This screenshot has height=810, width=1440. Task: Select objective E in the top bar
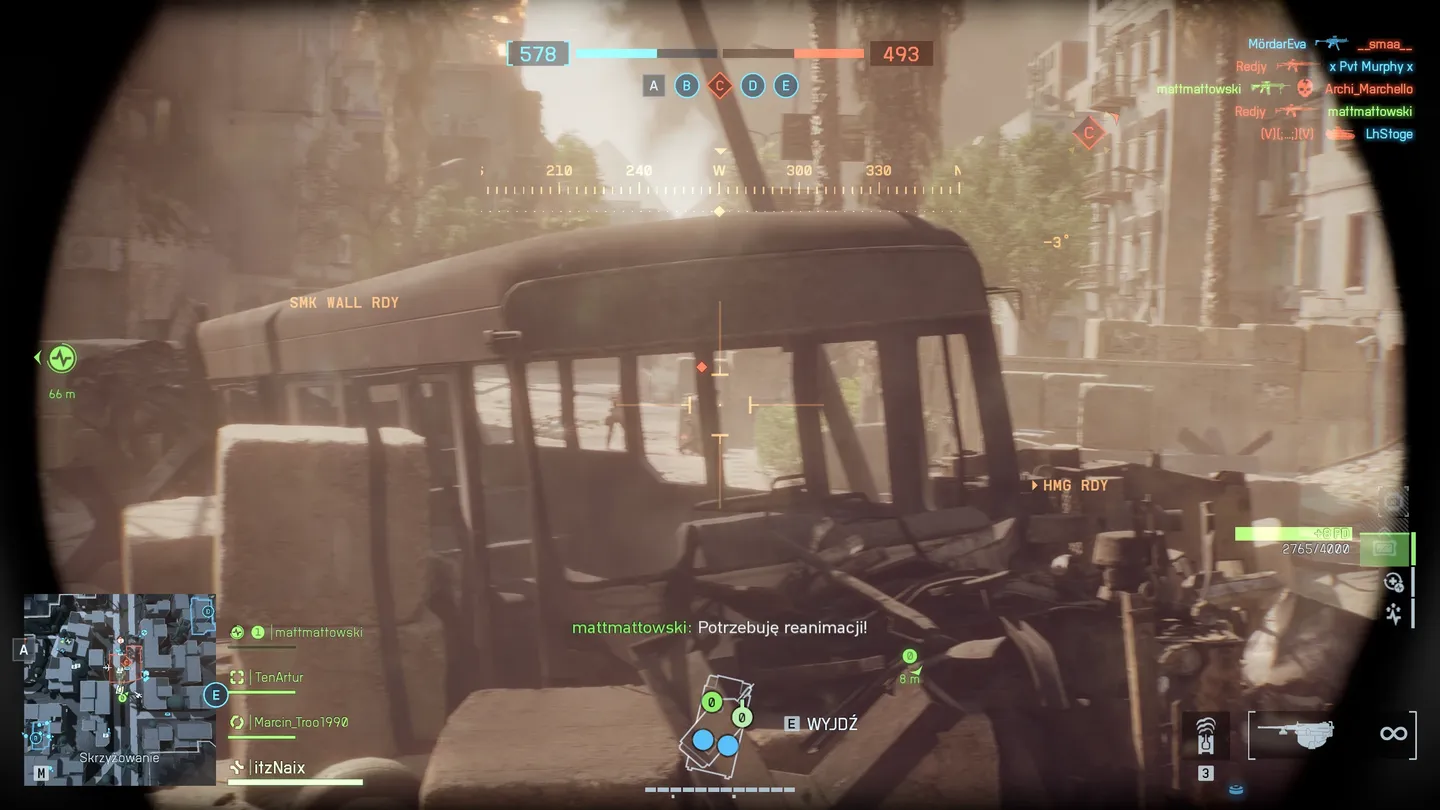point(786,86)
